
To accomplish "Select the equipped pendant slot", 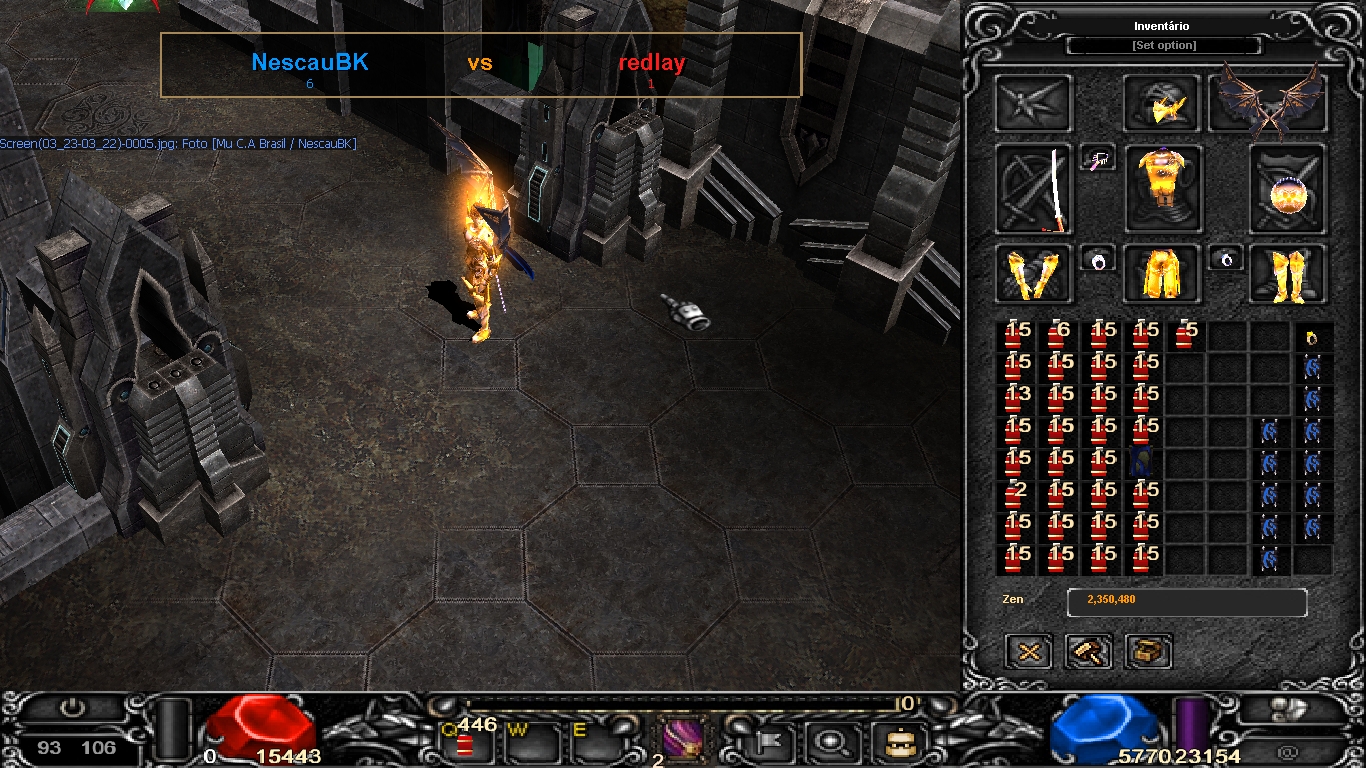I will click(1097, 158).
